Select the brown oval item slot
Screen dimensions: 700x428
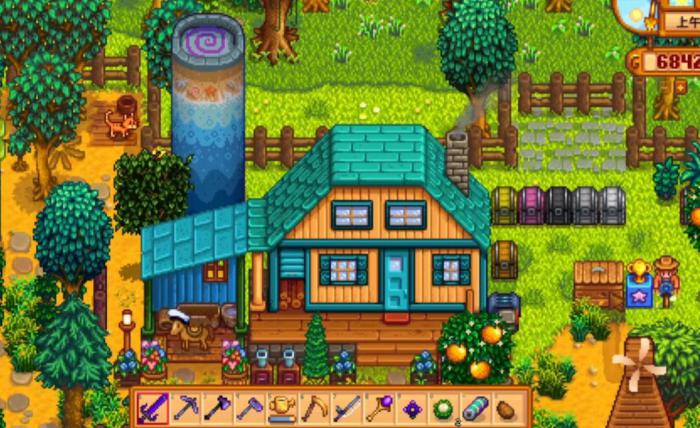506,407
